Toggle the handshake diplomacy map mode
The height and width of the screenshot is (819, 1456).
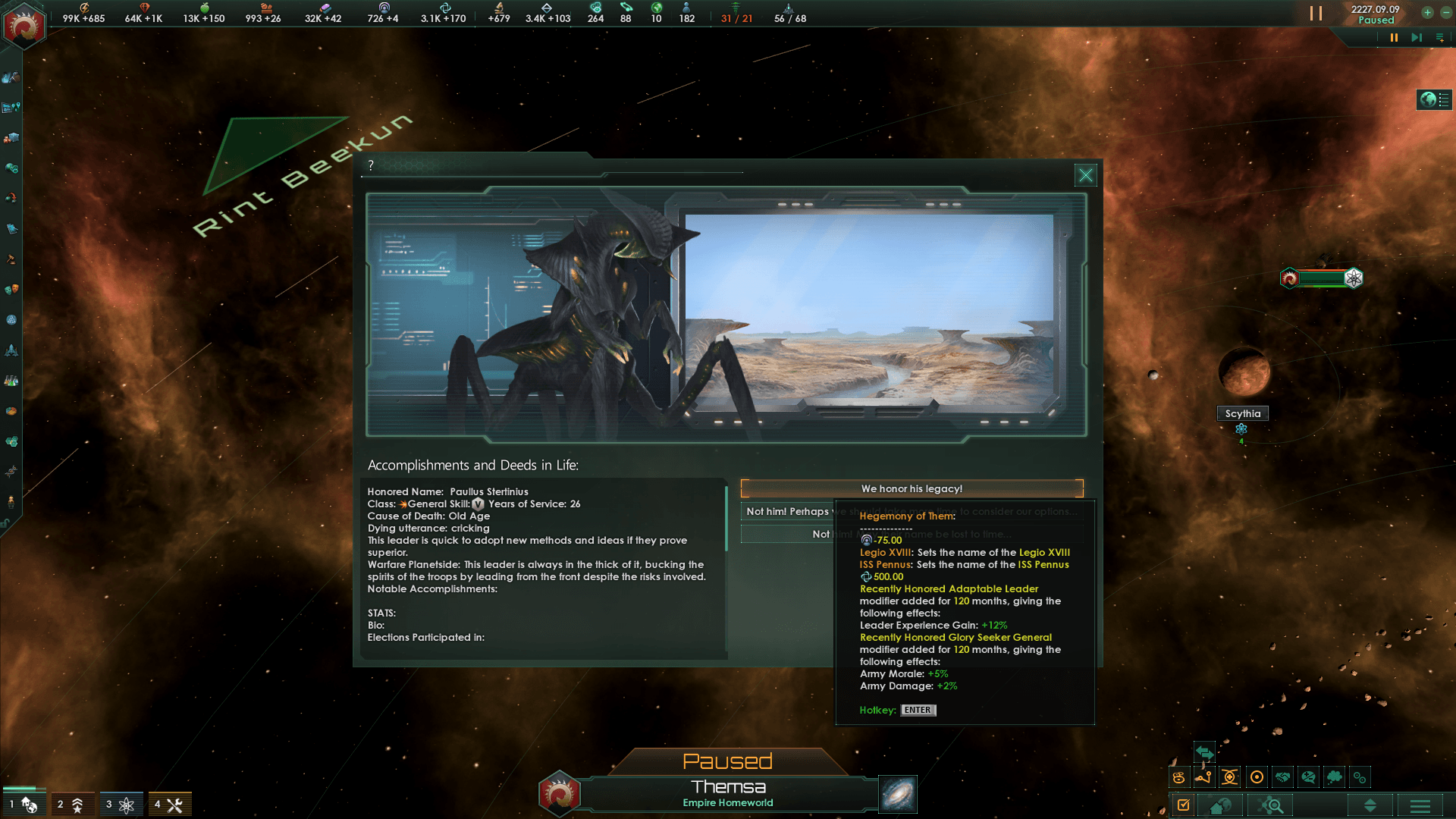(1282, 777)
